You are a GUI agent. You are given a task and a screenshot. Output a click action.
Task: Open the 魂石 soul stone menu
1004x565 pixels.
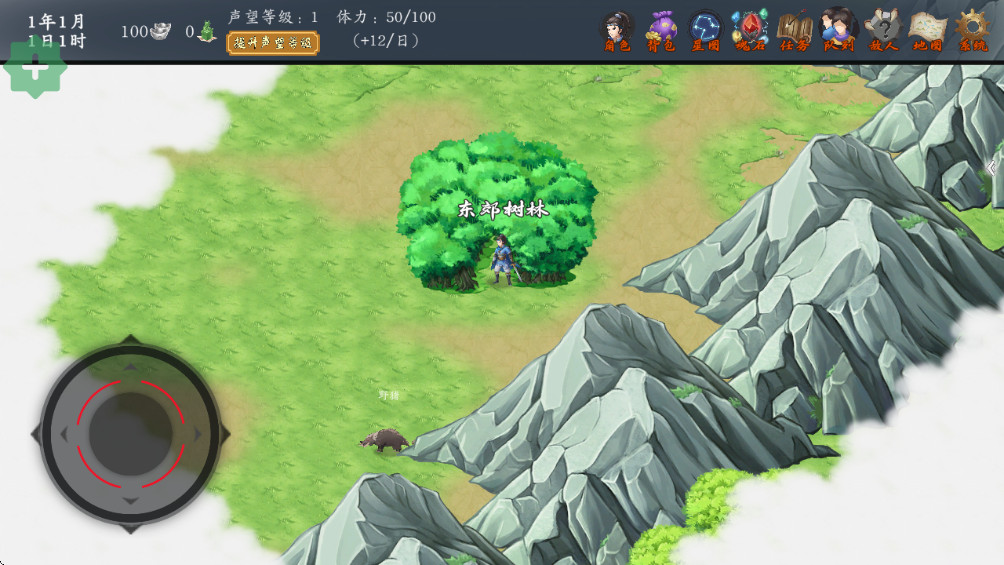tap(750, 30)
